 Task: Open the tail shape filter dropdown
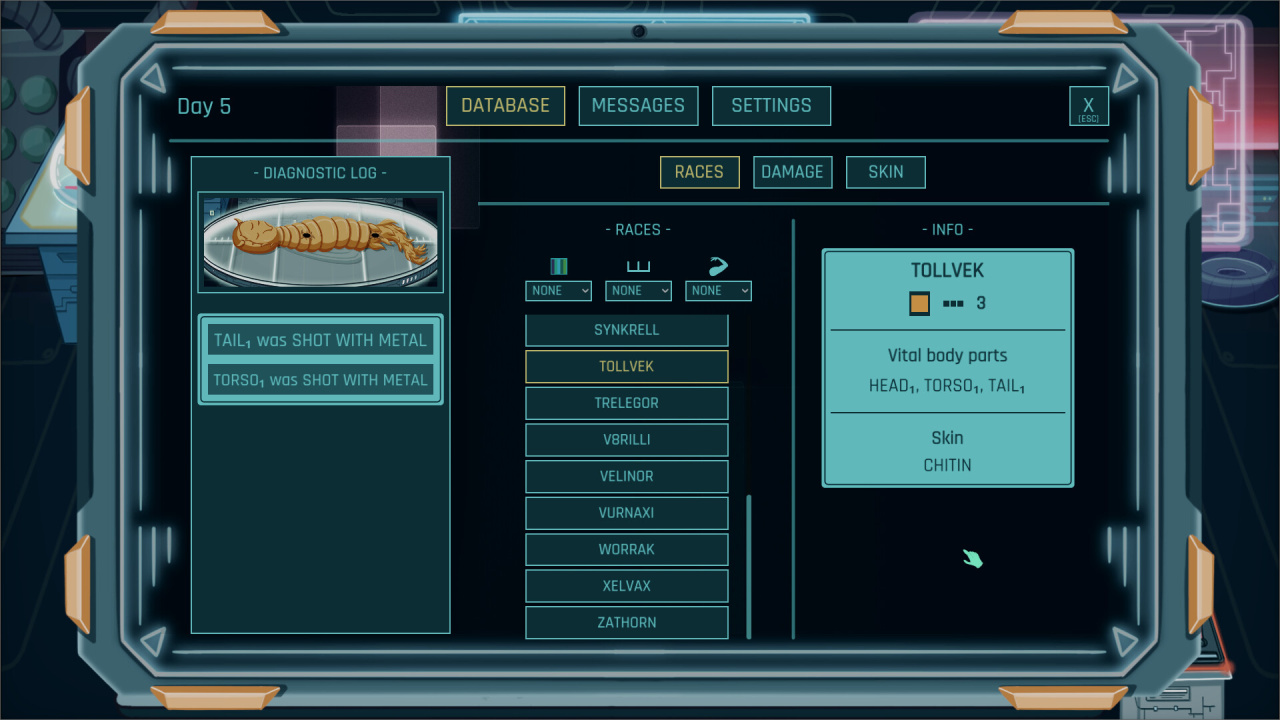[x=718, y=290]
